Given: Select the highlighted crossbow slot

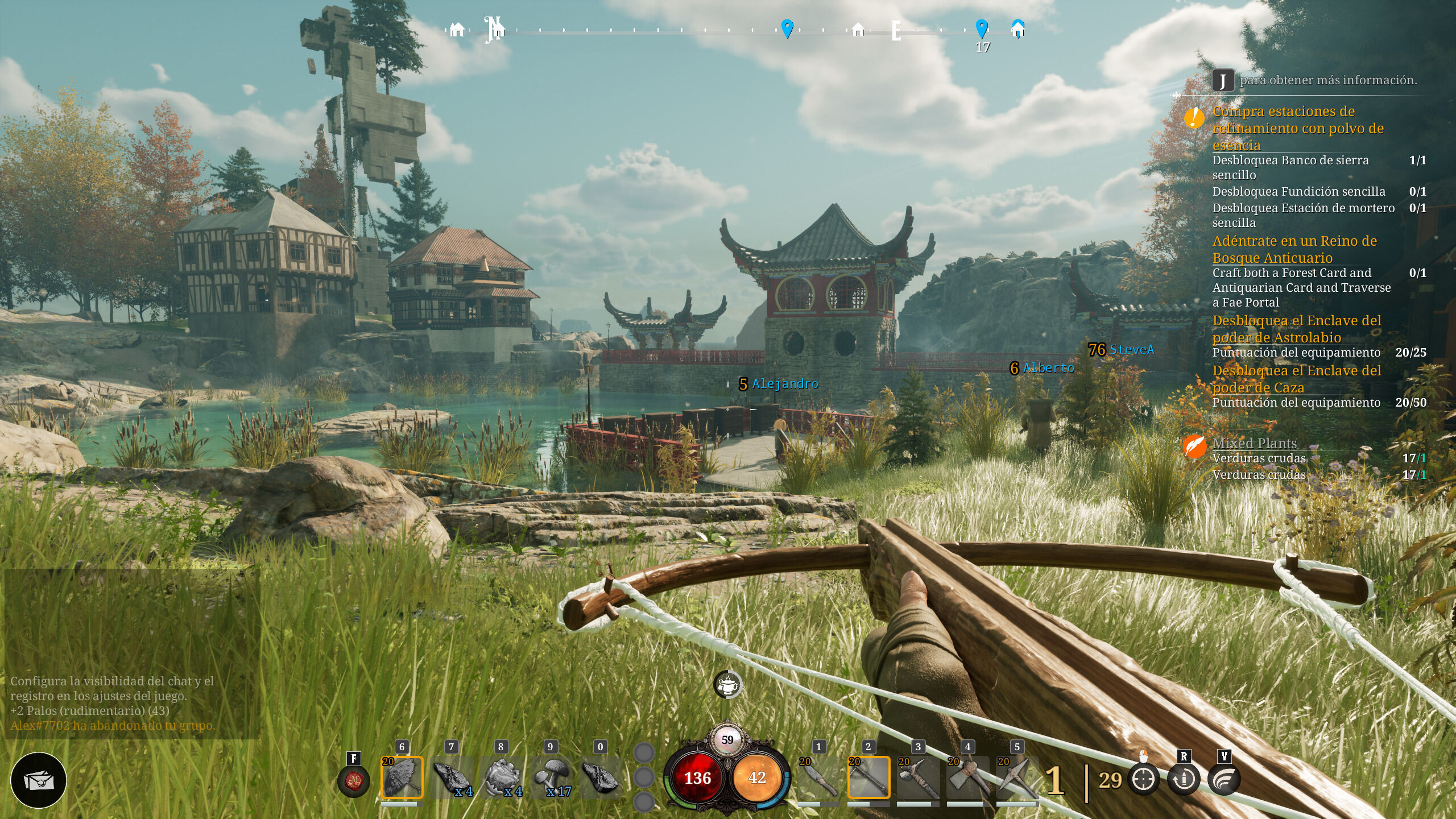Looking at the screenshot, I should (x=868, y=777).
